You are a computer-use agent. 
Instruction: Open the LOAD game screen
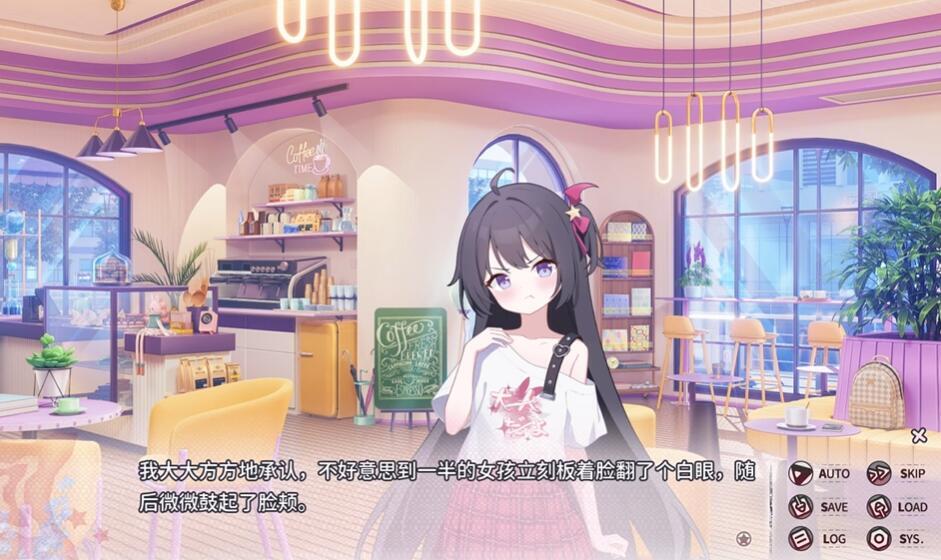pos(897,507)
